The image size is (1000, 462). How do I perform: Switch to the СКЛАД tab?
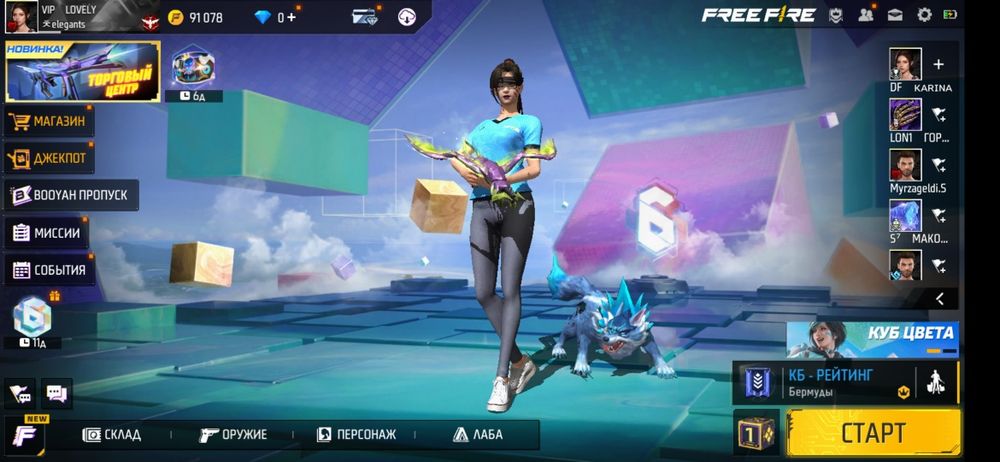[x=112, y=435]
